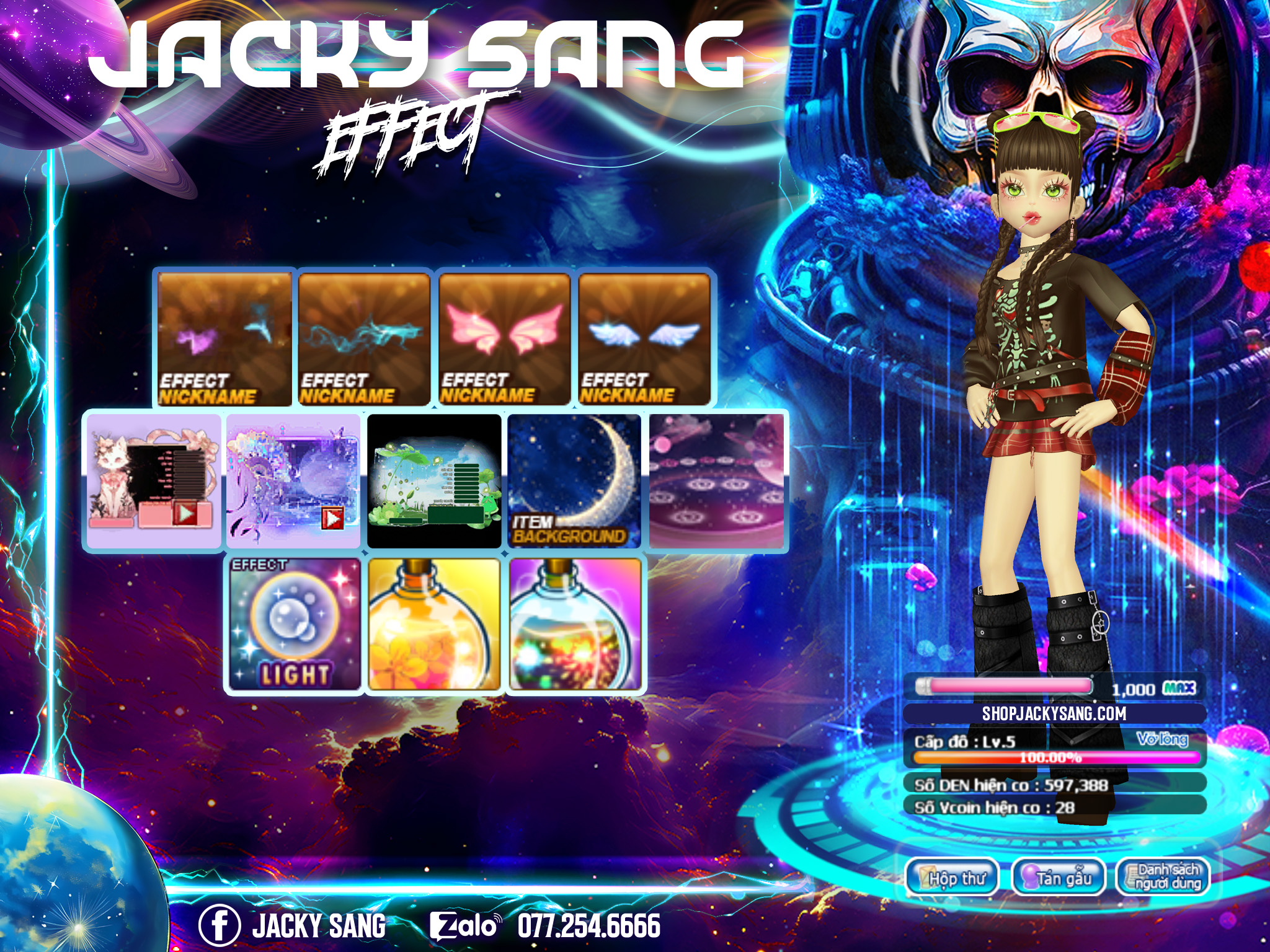The height and width of the screenshot is (952, 1270).
Task: Select the green lotus leaf interface skin
Action: tap(434, 481)
